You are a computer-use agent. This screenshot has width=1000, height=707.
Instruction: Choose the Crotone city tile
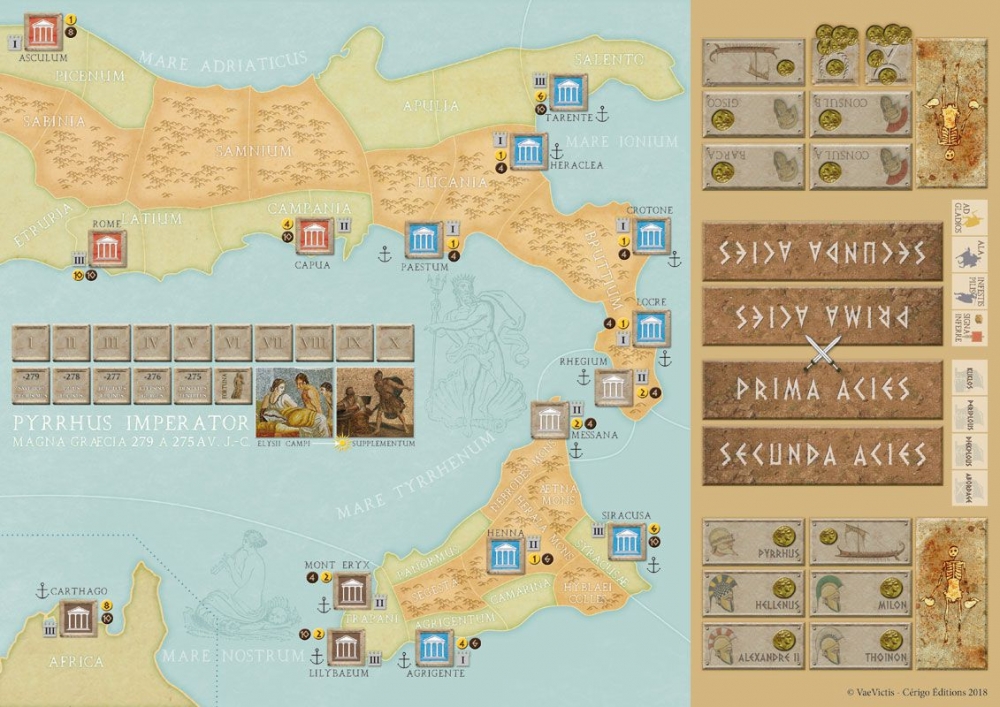(x=651, y=236)
